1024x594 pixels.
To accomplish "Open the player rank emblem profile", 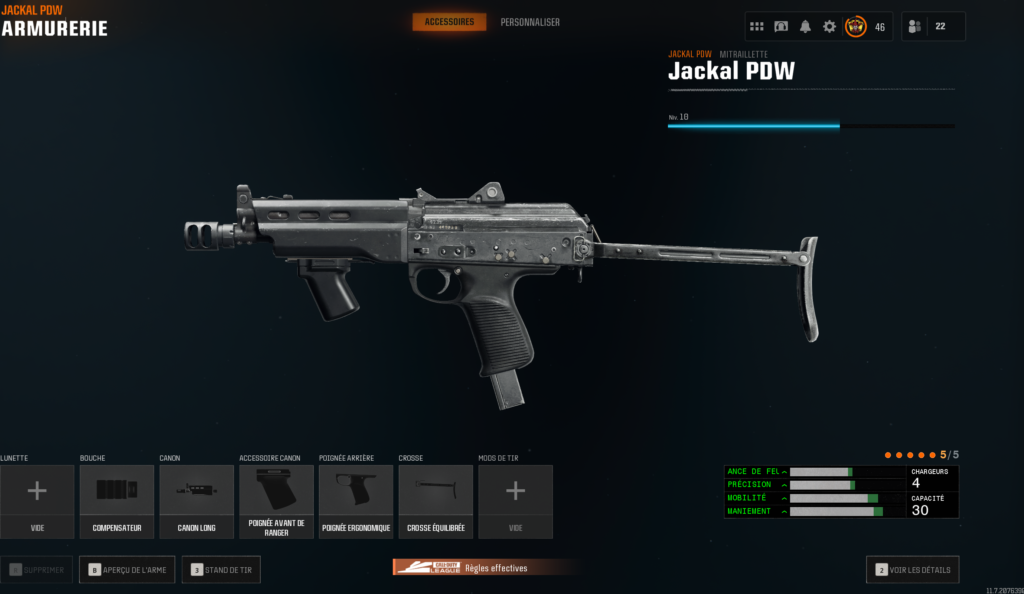I will tap(856, 27).
